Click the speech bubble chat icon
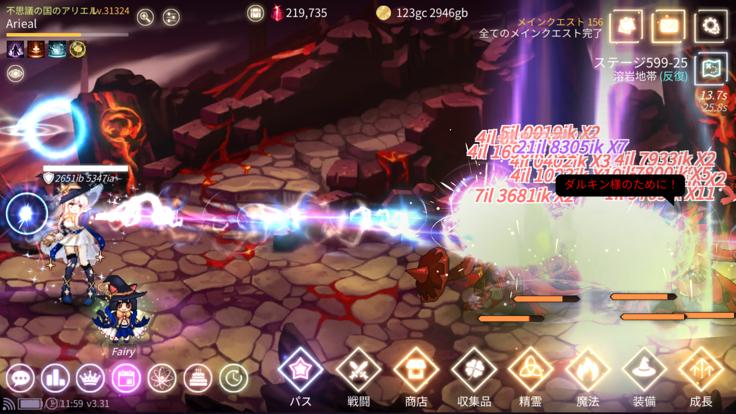The height and width of the screenshot is (414, 736). click(x=21, y=378)
